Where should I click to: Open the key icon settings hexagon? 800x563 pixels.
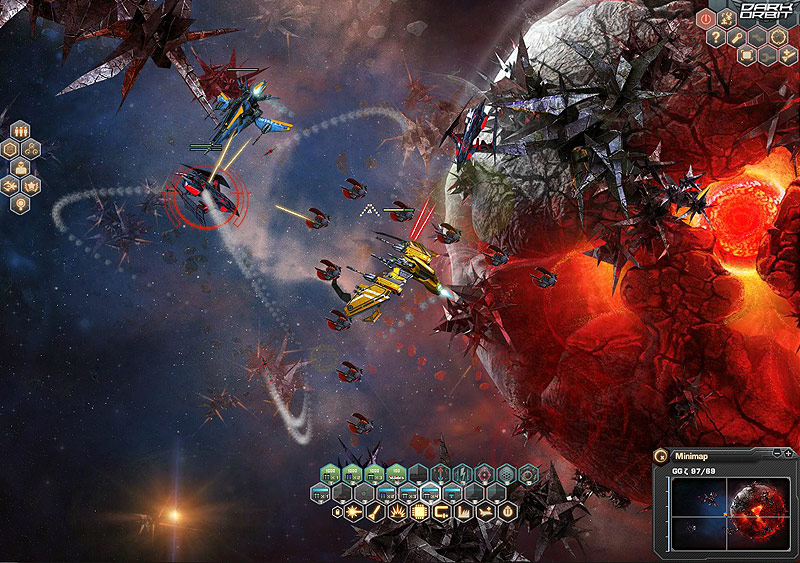734,37
